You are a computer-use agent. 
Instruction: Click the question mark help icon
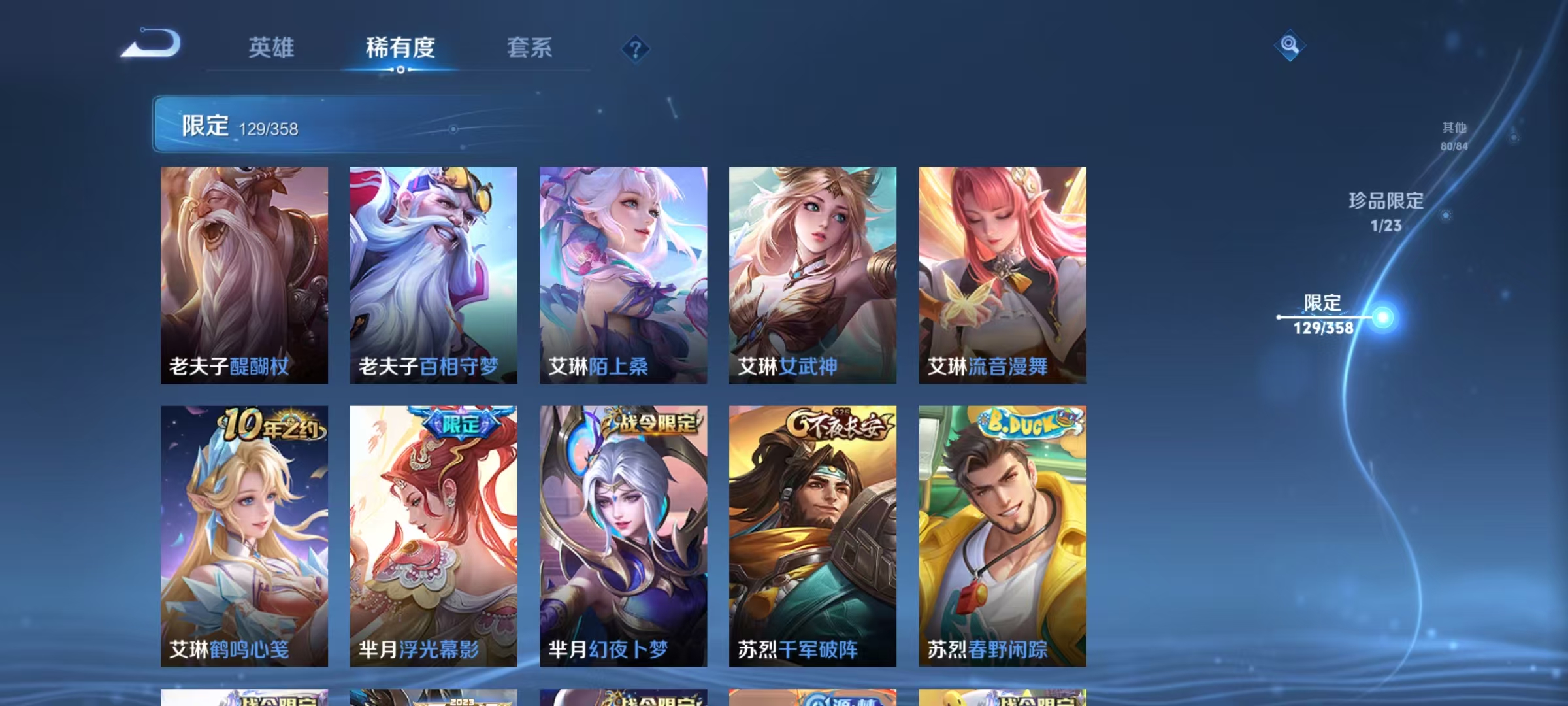[x=634, y=49]
